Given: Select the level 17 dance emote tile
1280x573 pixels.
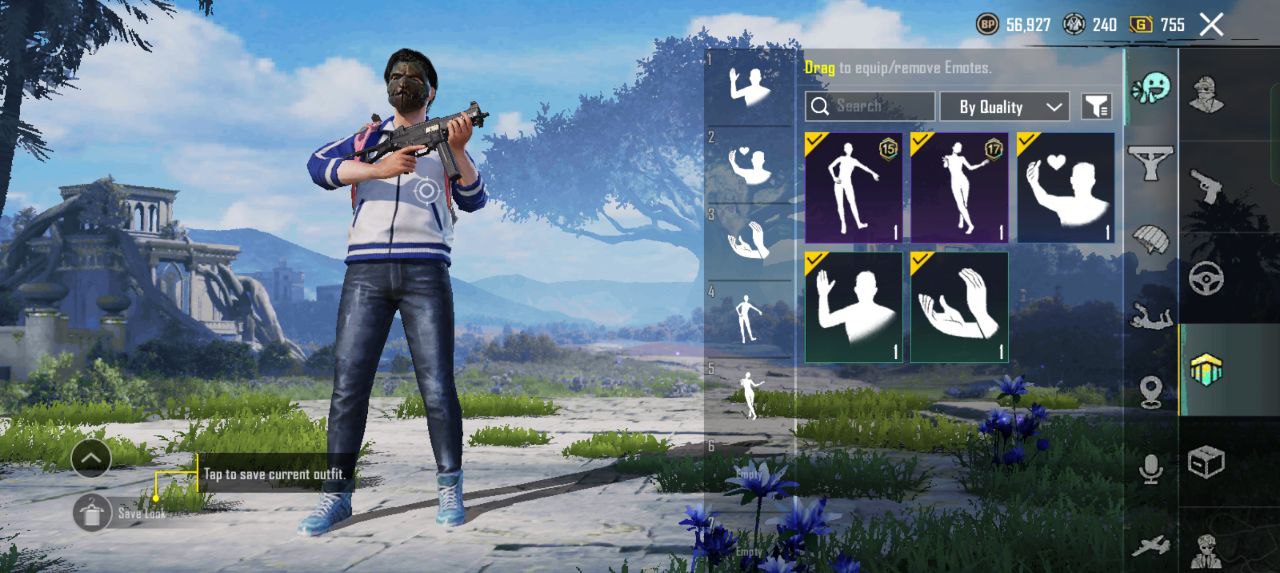Looking at the screenshot, I should tap(959, 188).
